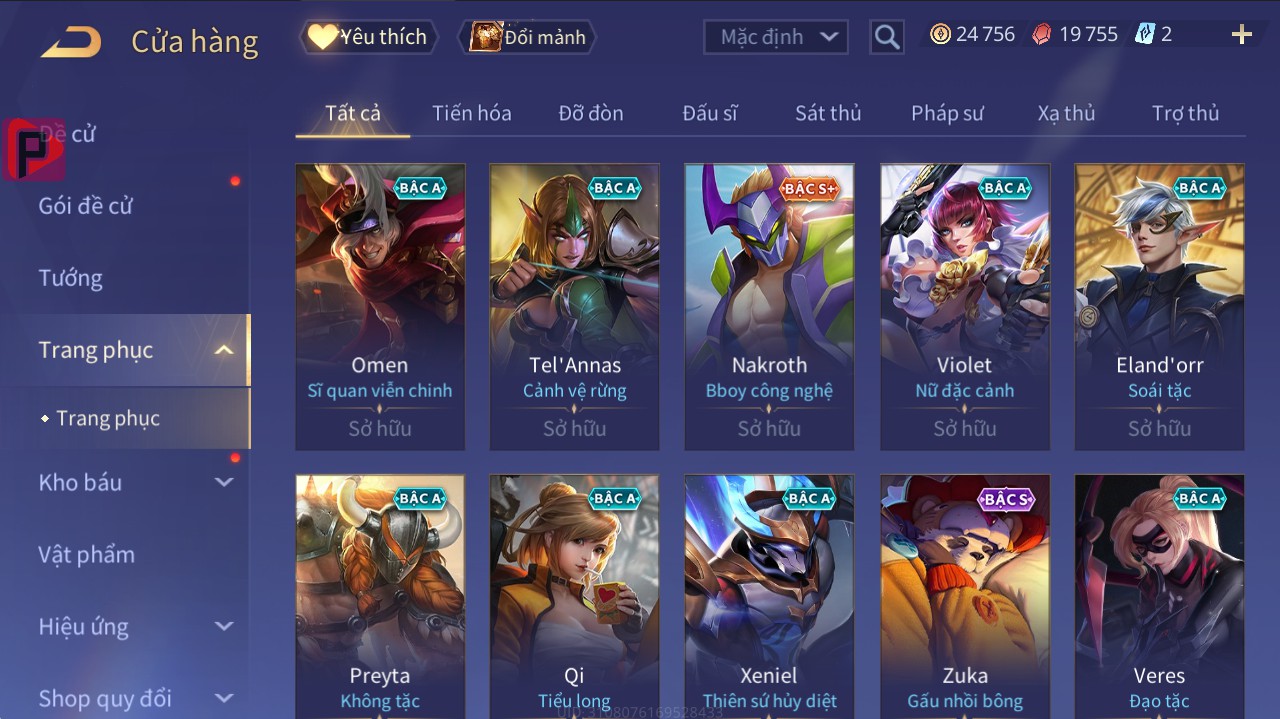Screen dimensions: 1280x719
Task: Select the Đấu sĩ category tab
Action: [x=709, y=113]
